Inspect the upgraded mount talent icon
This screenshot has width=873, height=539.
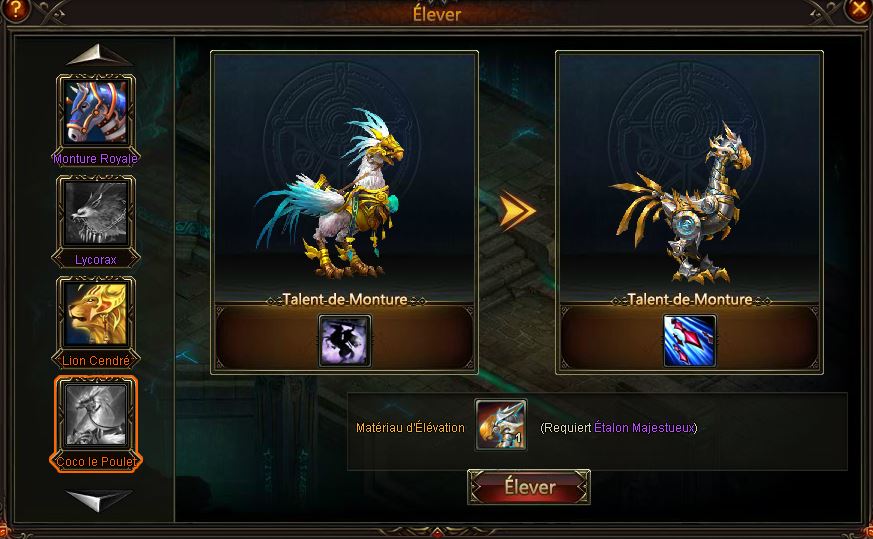pos(690,341)
